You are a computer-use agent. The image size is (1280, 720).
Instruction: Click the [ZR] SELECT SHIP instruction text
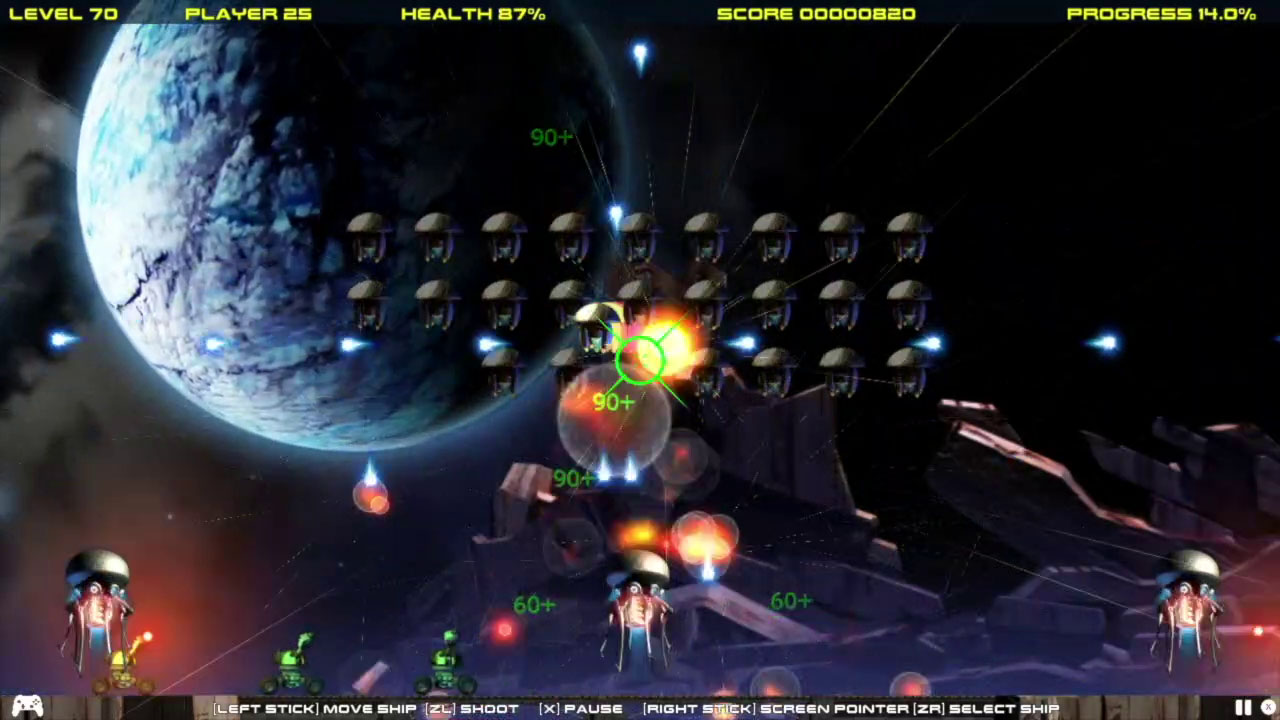985,708
